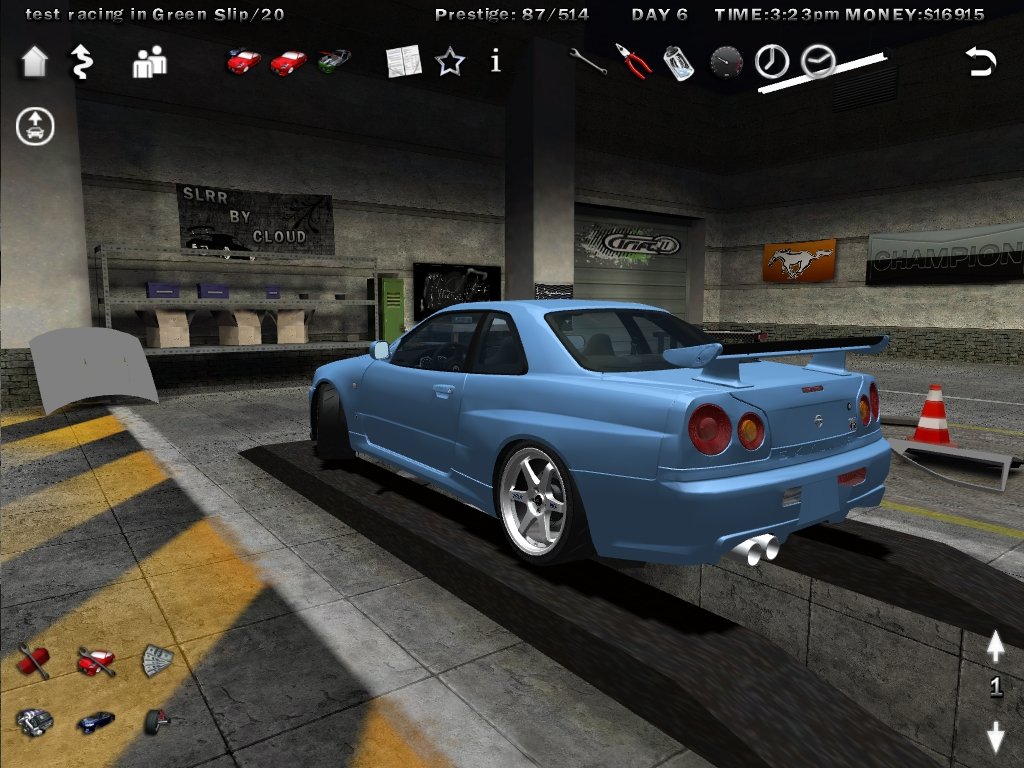Activate the circled car with up arrow icon
Viewport: 1024px width, 768px height.
coord(35,127)
